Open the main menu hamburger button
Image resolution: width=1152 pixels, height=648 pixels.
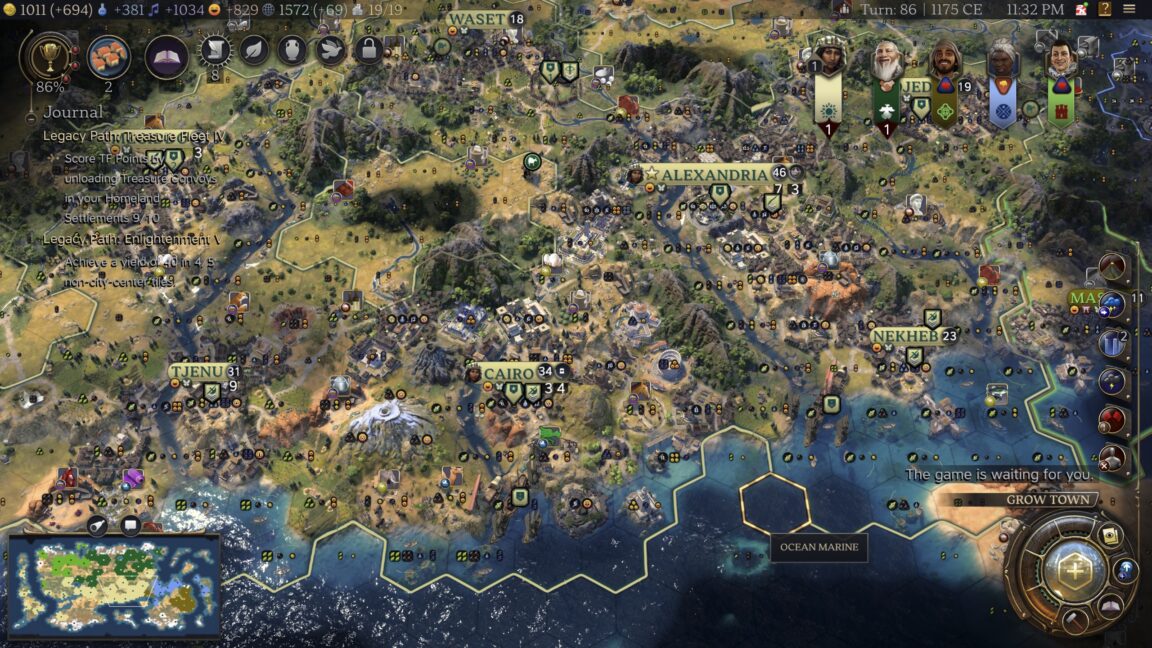point(1129,9)
